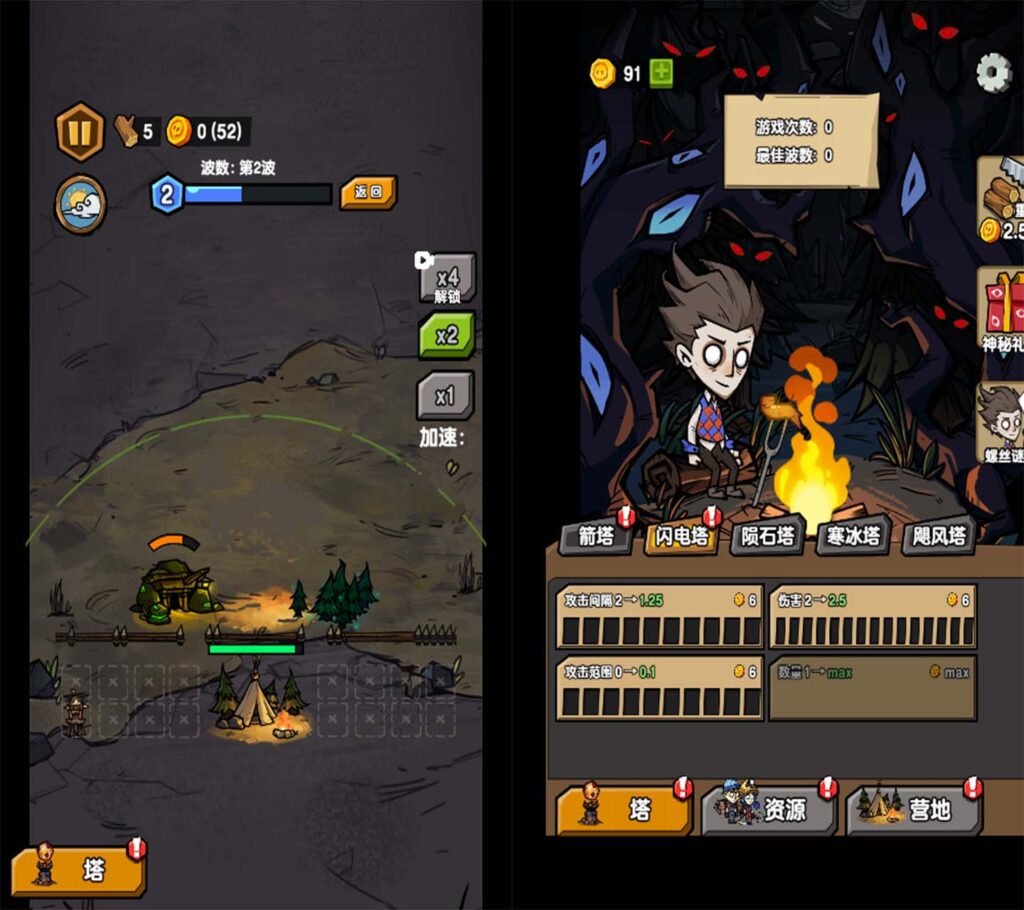Go to the 资源 section
Screen dimensions: 1024x910
click(768, 810)
